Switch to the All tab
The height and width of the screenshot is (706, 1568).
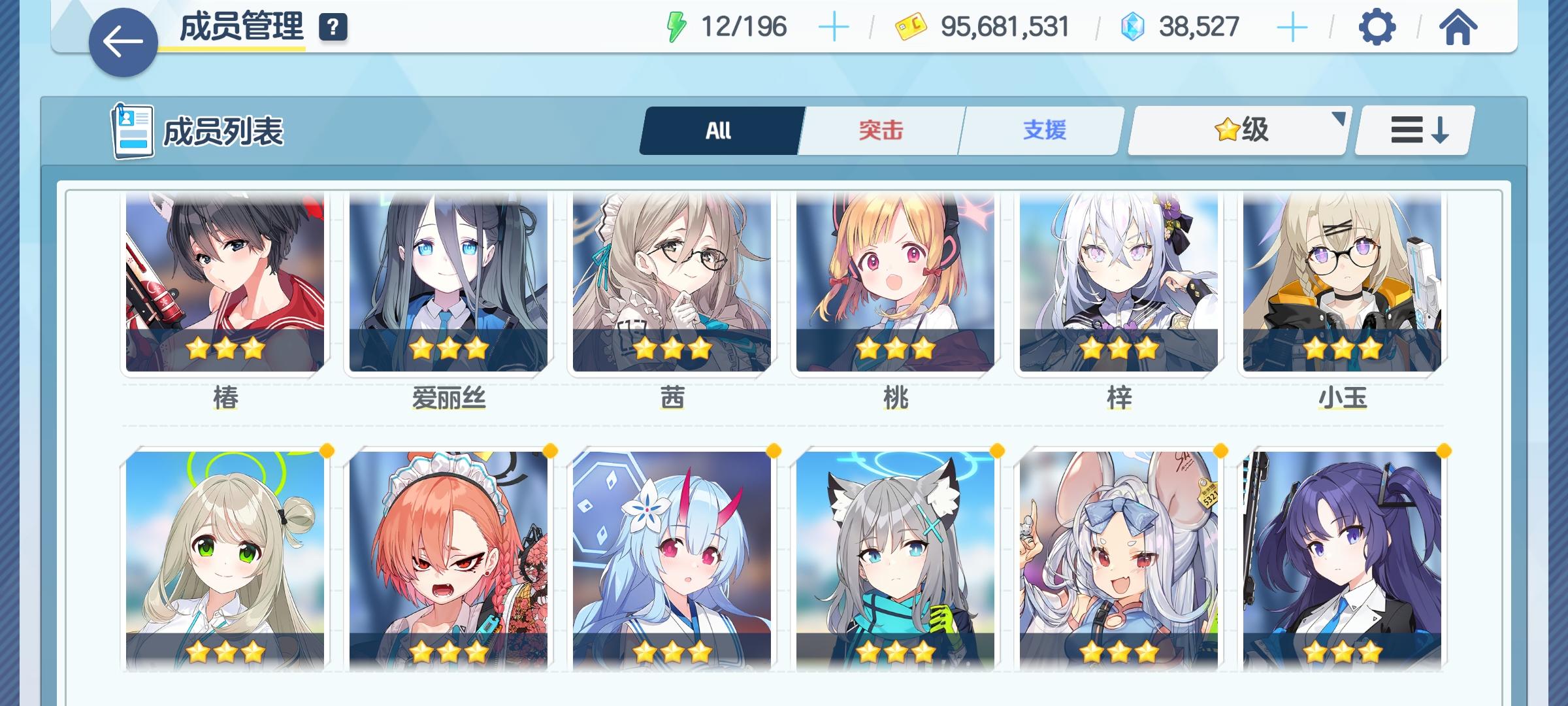click(721, 130)
